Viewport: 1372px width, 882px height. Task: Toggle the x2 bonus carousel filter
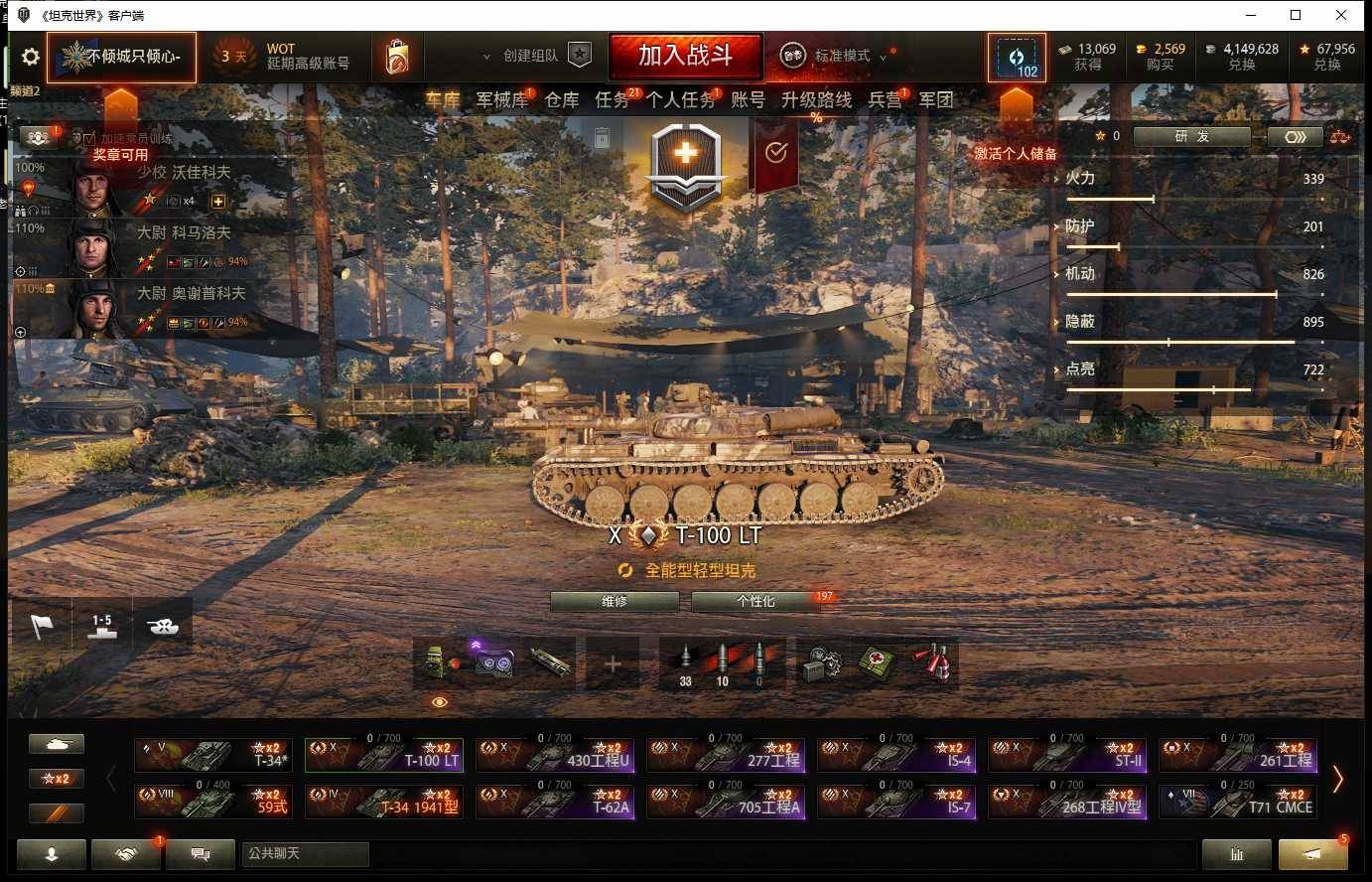(x=56, y=779)
